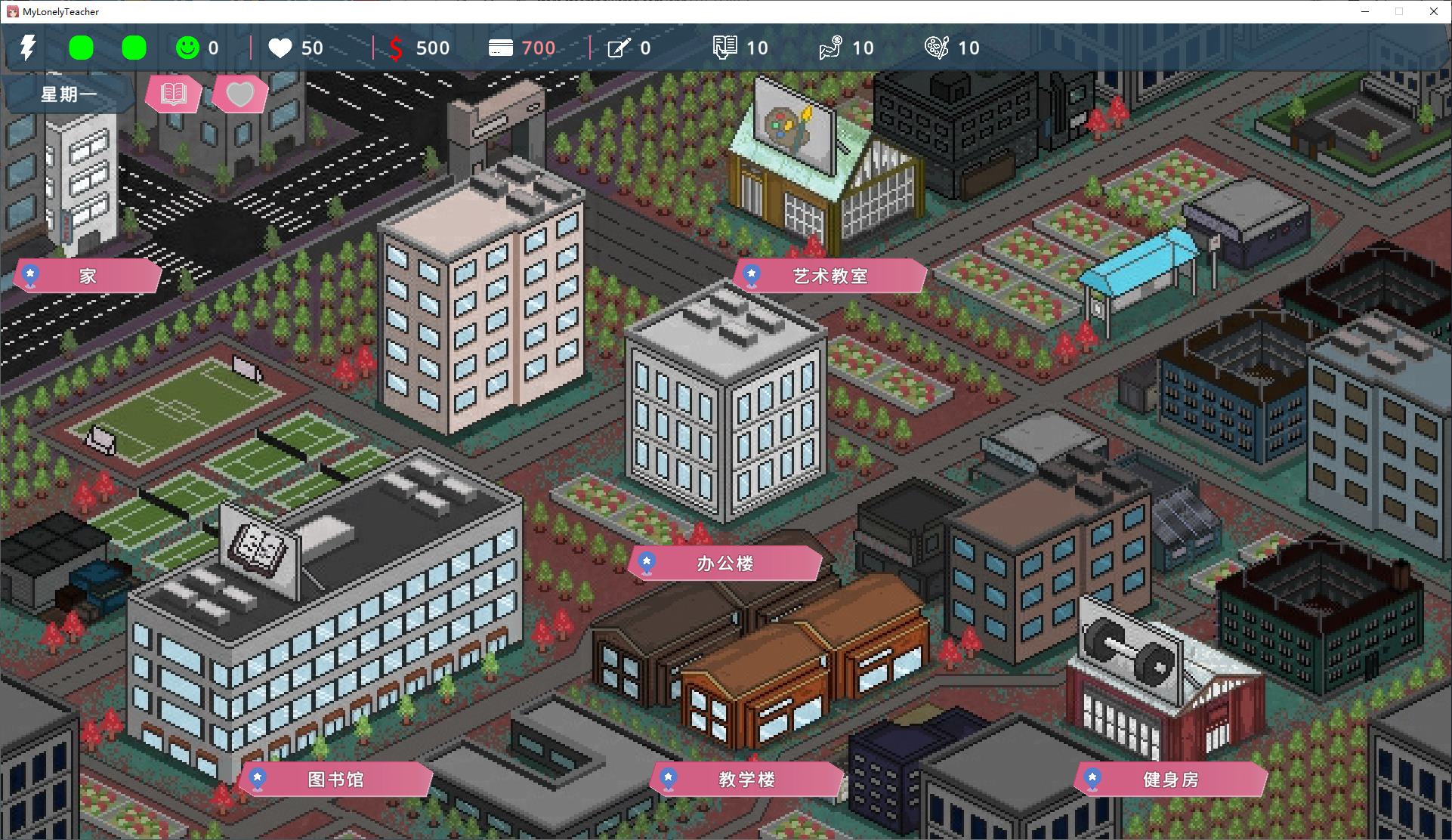The image size is (1452, 840).
Task: Click the heart stat icon in the status bar
Action: 280,48
